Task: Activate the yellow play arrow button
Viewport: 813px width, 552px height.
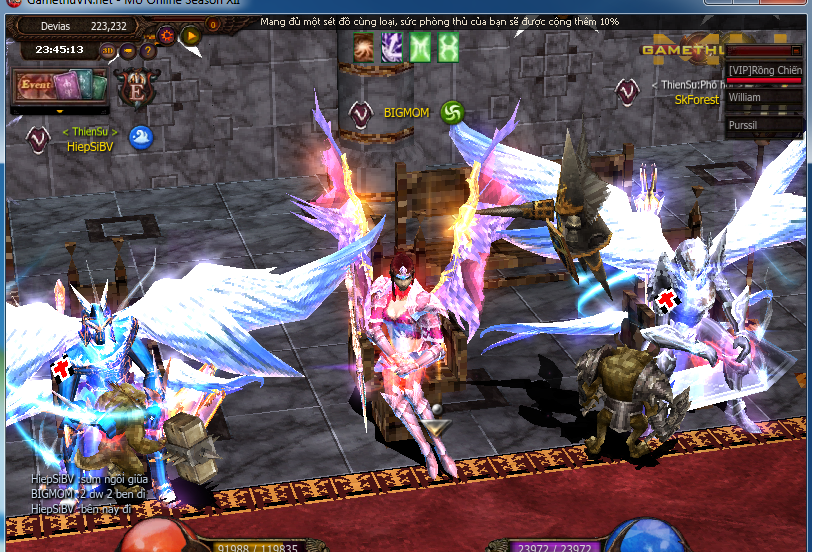Action: point(191,36)
